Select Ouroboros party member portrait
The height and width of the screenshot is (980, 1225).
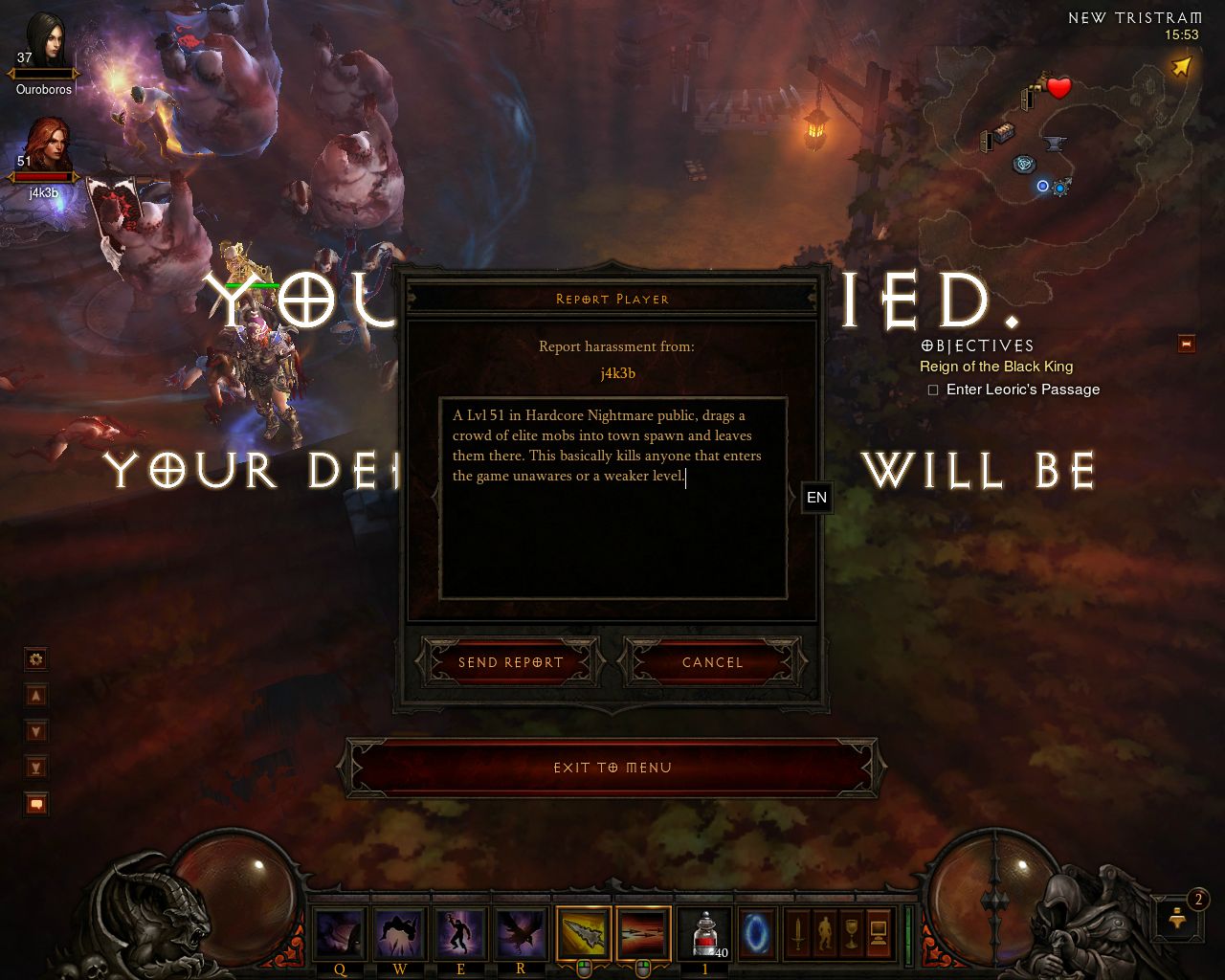point(44,41)
